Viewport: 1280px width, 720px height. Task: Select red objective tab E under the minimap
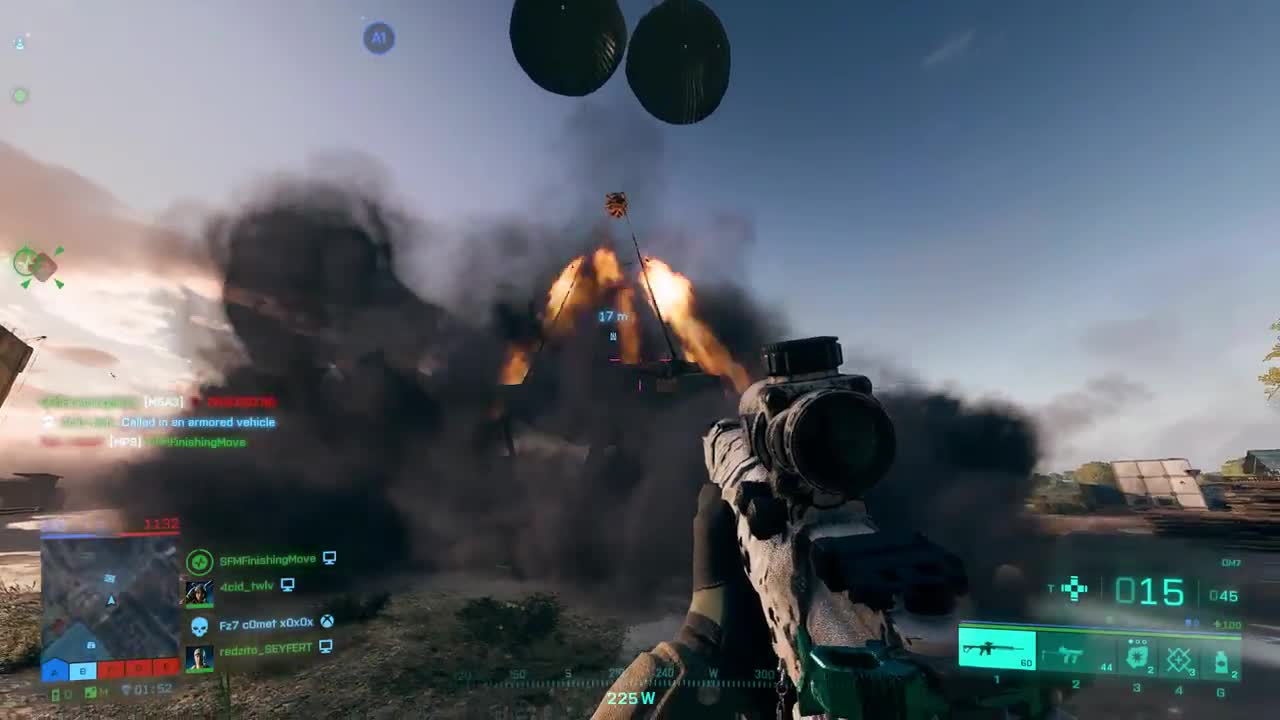click(165, 669)
